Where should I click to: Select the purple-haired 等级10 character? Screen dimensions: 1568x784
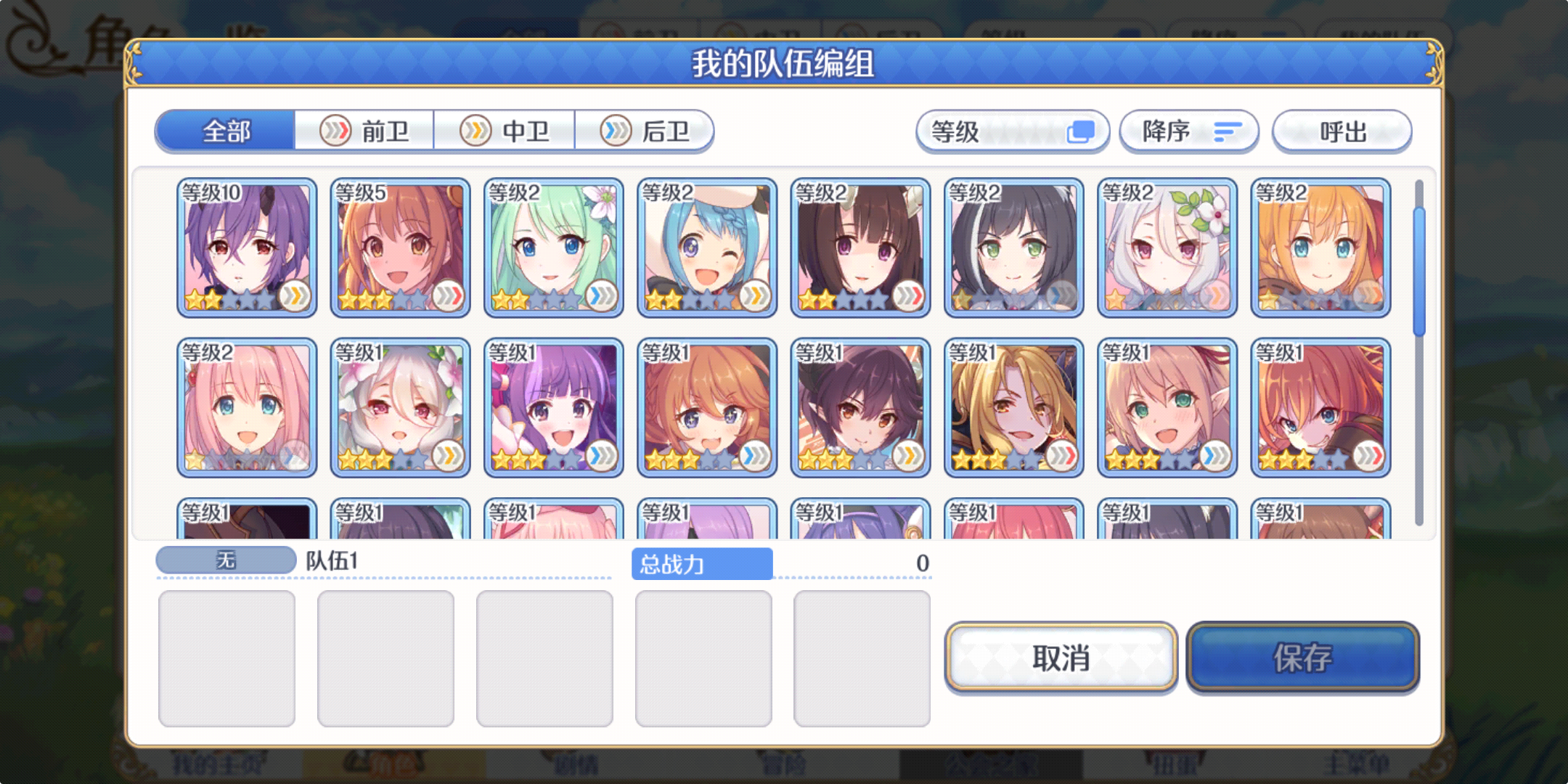click(x=246, y=247)
